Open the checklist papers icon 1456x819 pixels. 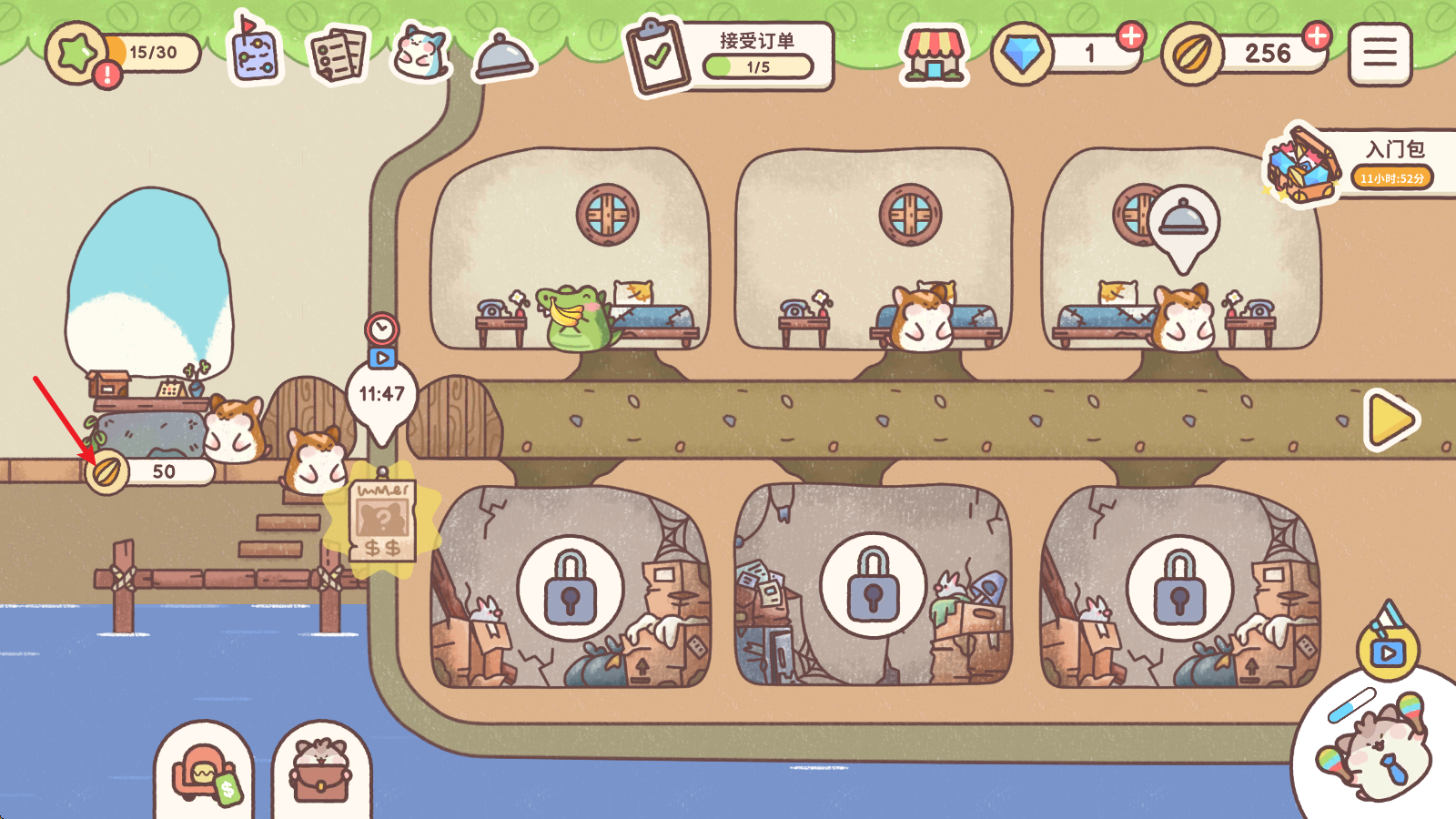tap(338, 55)
